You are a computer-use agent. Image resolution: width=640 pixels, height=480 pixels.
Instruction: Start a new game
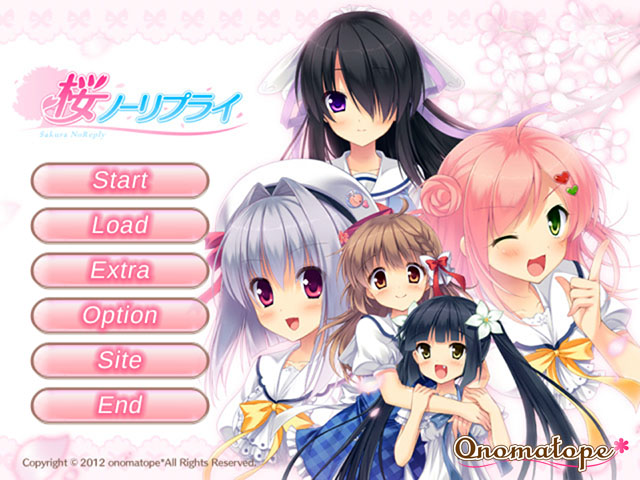(x=120, y=181)
